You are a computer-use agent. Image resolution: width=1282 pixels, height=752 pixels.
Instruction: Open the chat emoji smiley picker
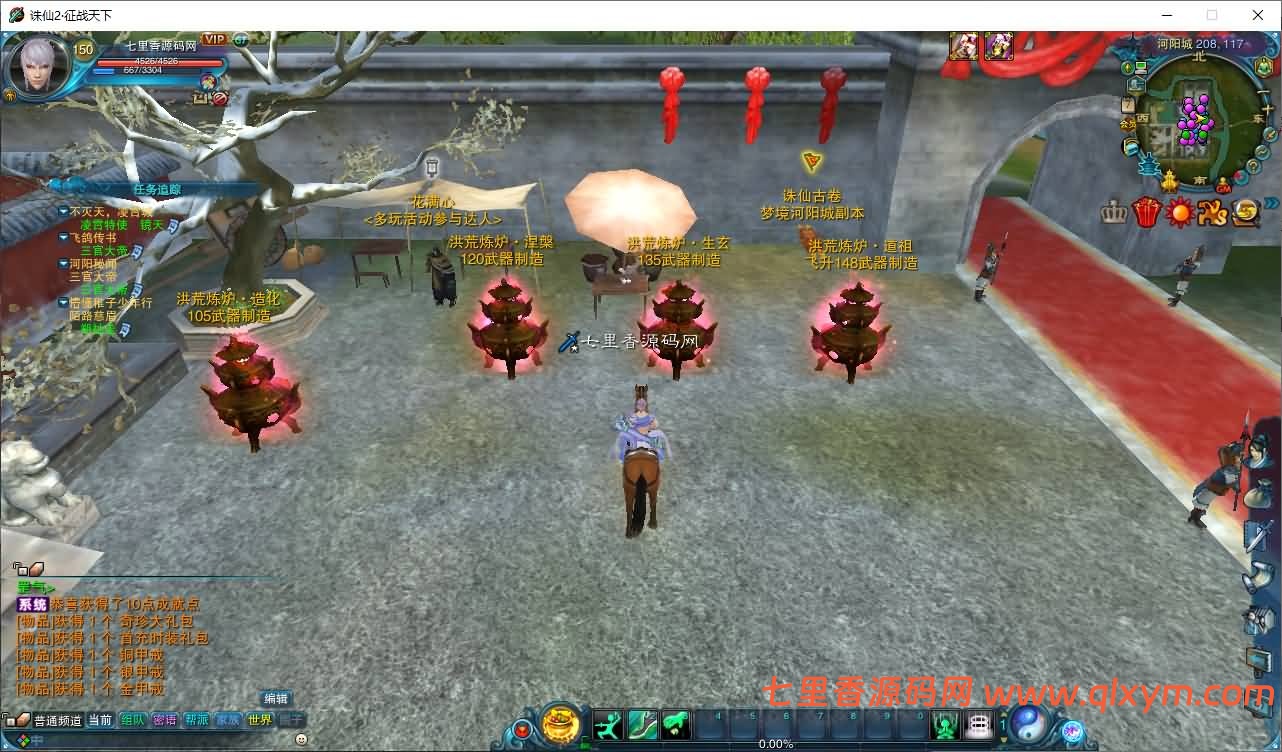(x=302, y=739)
